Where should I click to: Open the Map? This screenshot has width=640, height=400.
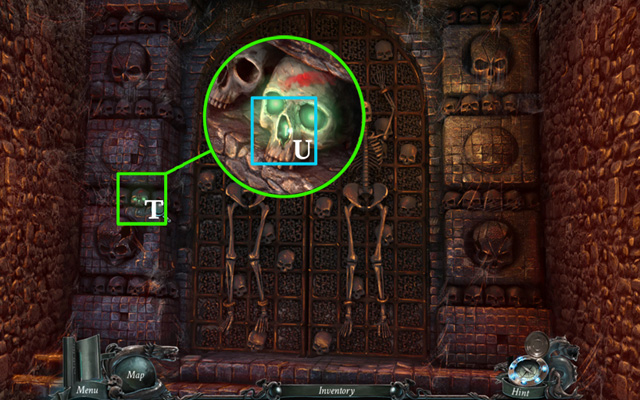click(x=137, y=374)
